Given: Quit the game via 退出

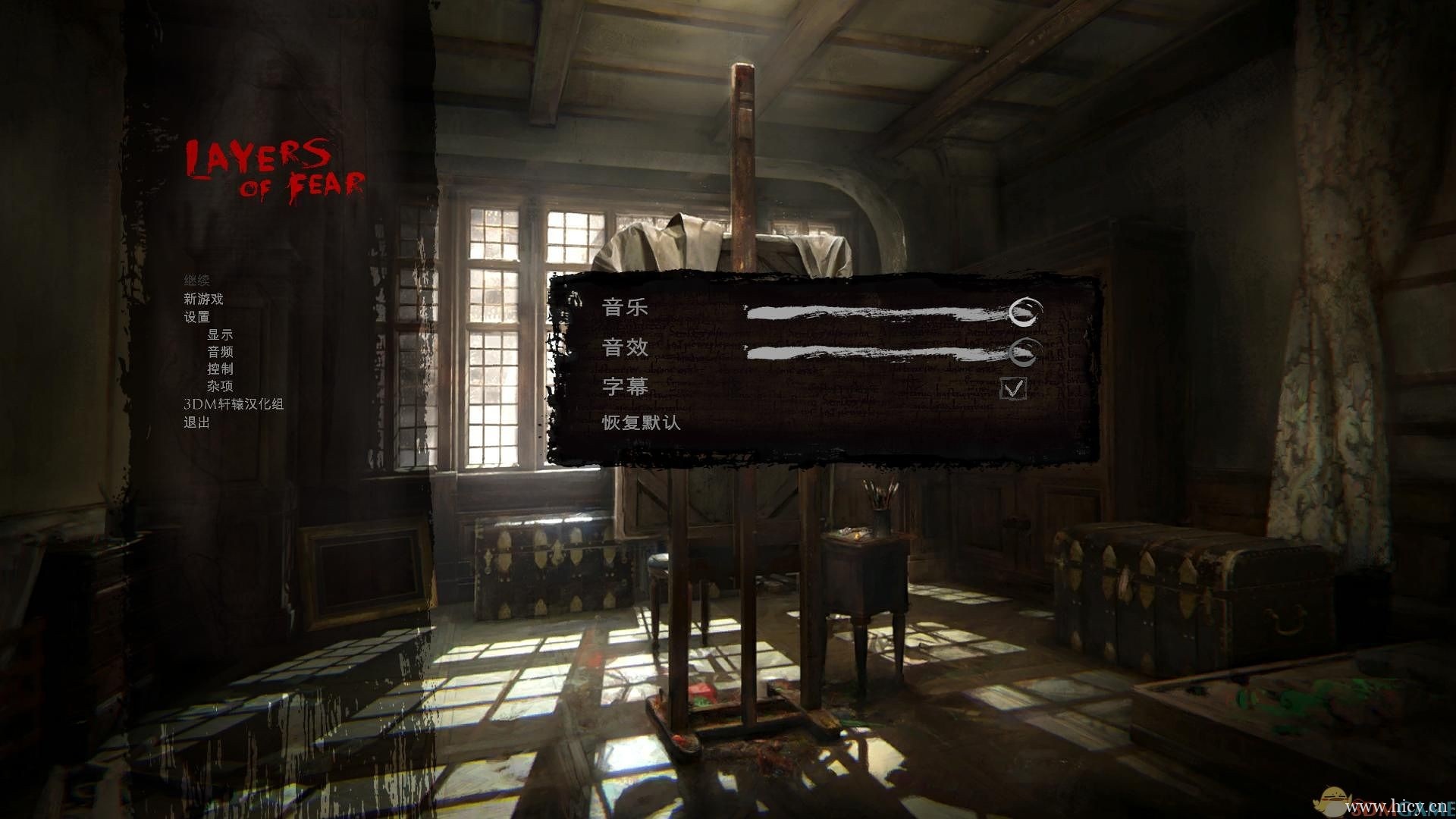Looking at the screenshot, I should pos(196,422).
